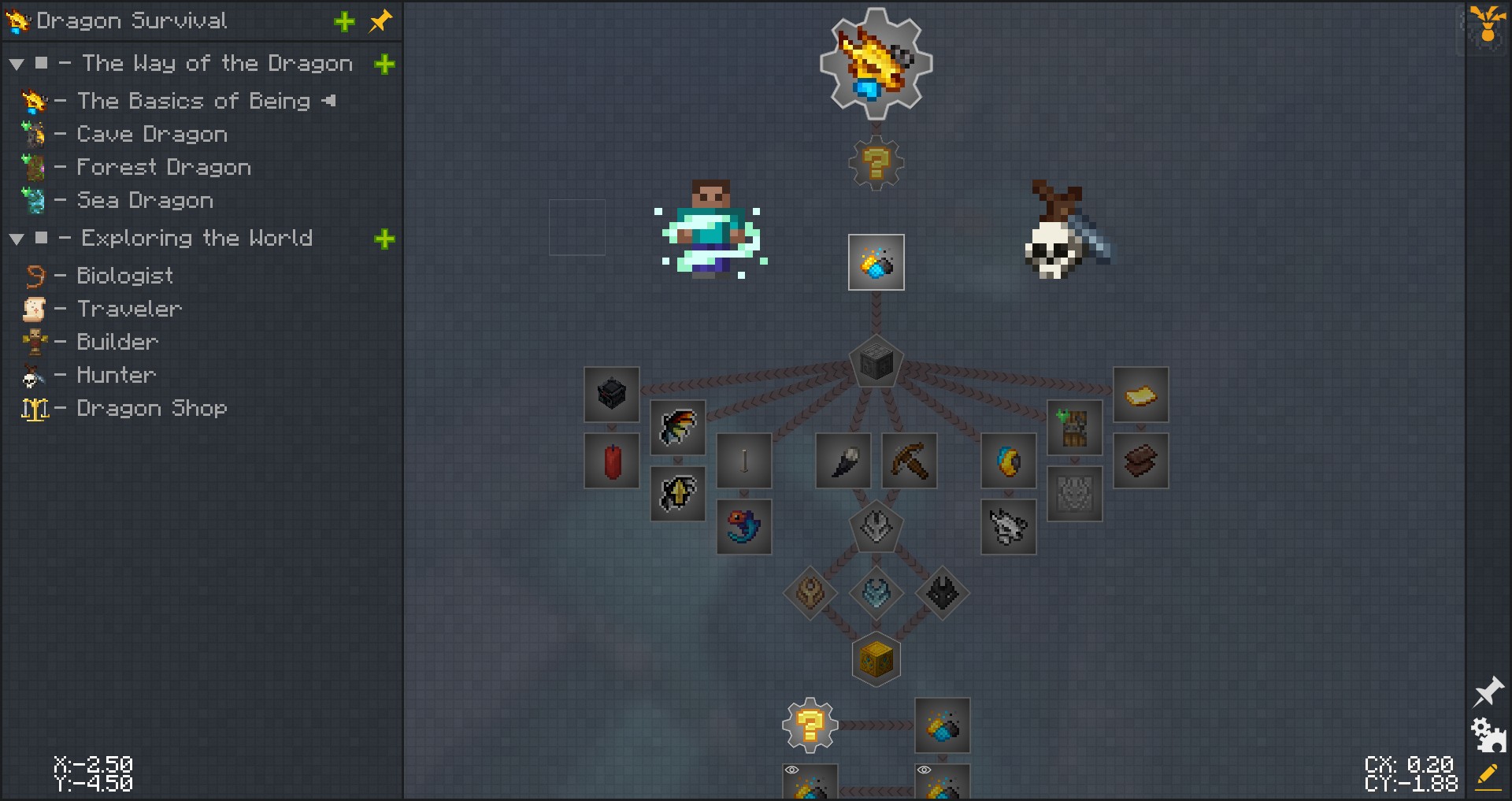
Task: Collapse The Way of the Dragon group
Action: click(x=17, y=64)
